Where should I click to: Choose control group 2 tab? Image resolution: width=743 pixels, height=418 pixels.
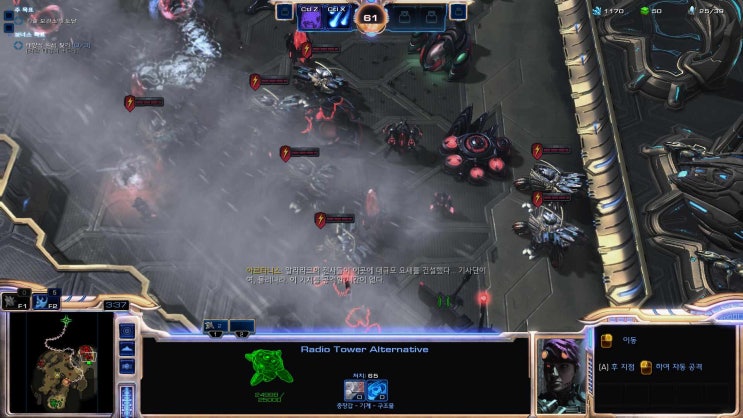(242, 328)
